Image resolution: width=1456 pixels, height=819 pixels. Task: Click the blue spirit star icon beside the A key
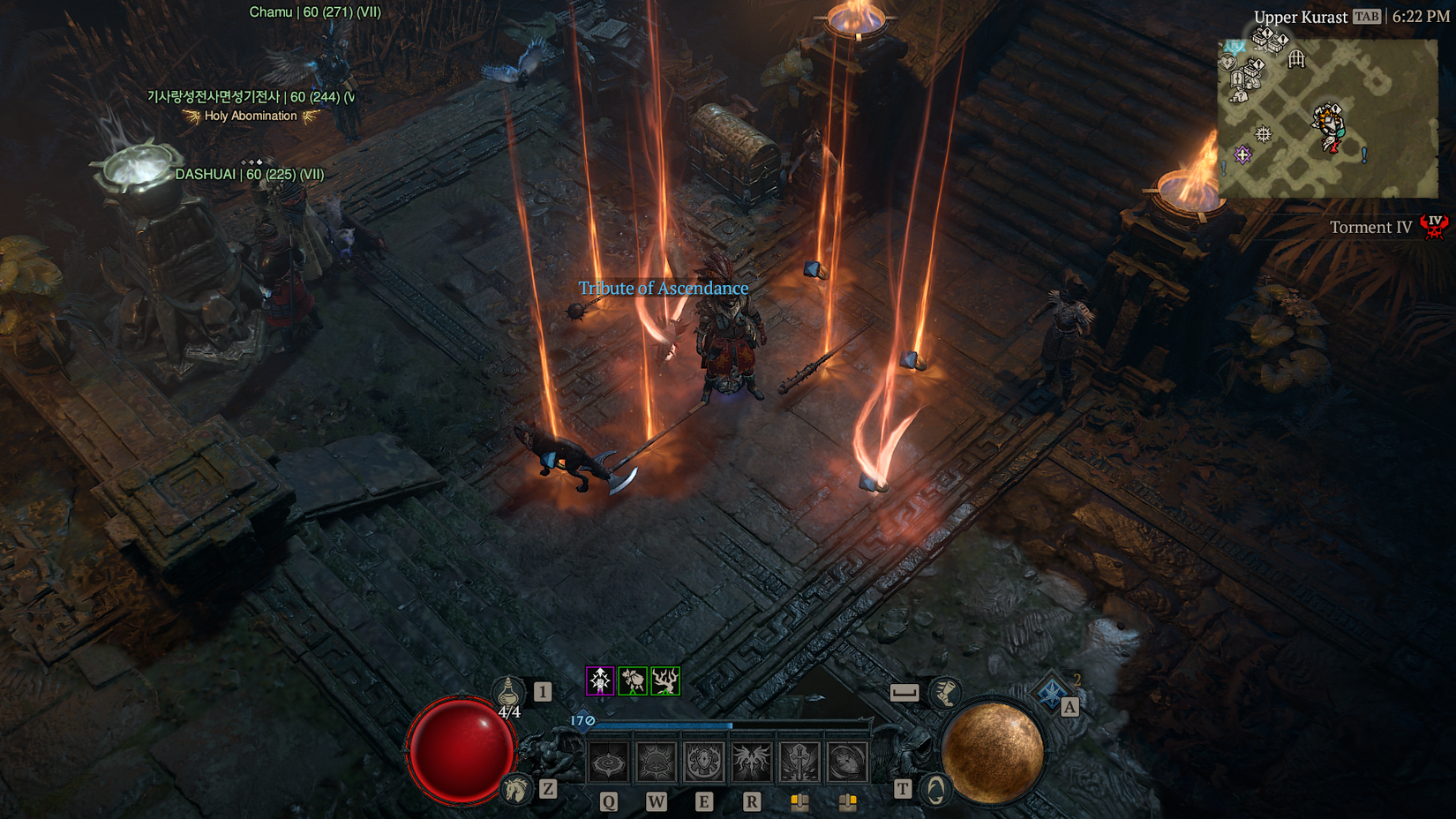1050,693
